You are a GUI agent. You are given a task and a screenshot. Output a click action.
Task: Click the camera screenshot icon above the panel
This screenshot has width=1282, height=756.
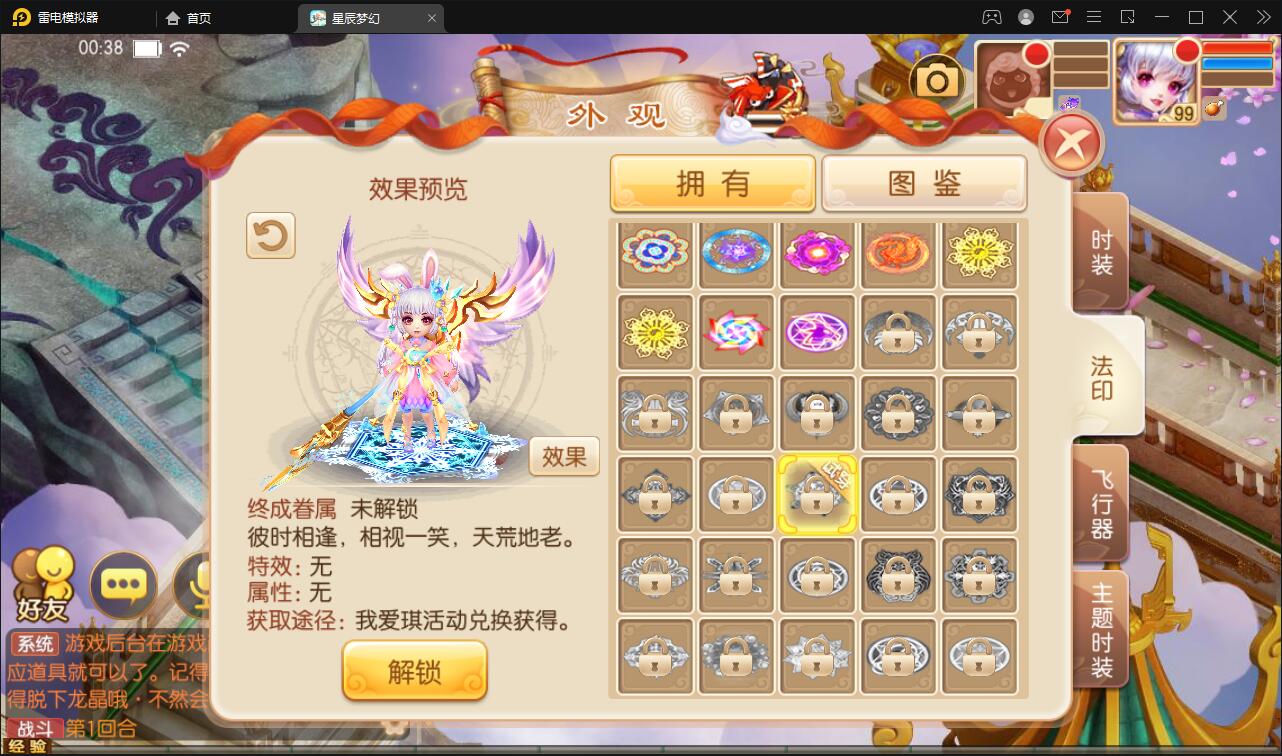(x=937, y=77)
